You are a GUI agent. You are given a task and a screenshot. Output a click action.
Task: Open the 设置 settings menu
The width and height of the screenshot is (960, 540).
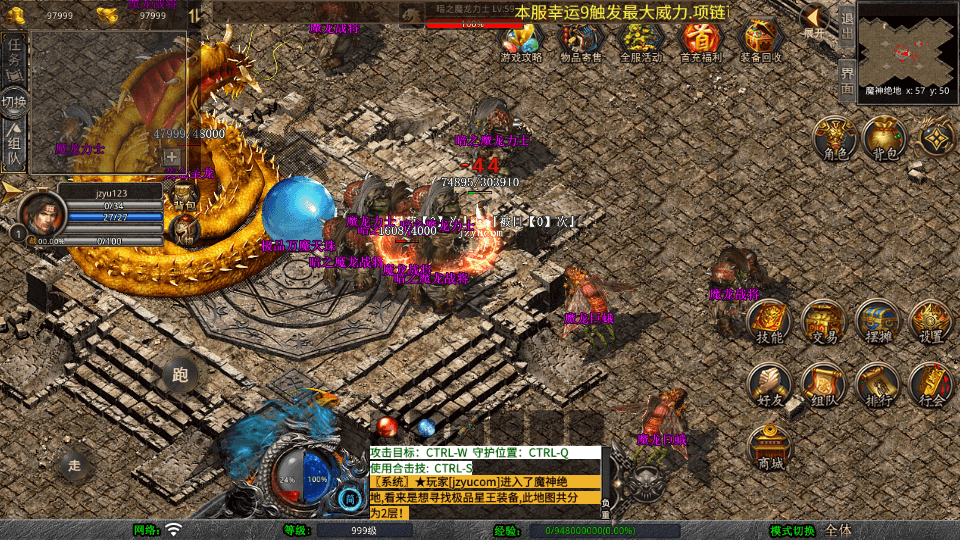931,320
